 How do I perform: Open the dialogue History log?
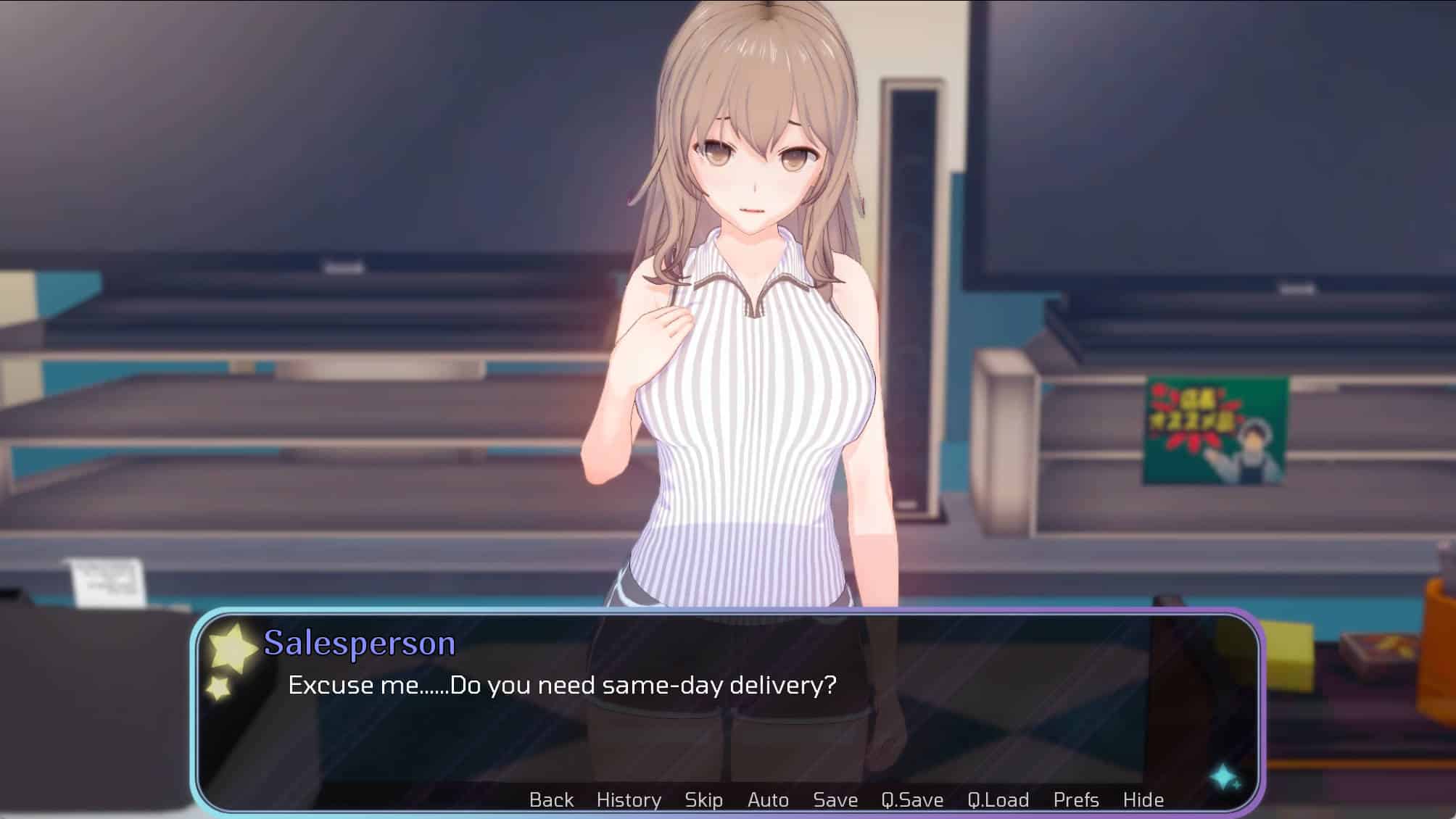pyautogui.click(x=629, y=799)
